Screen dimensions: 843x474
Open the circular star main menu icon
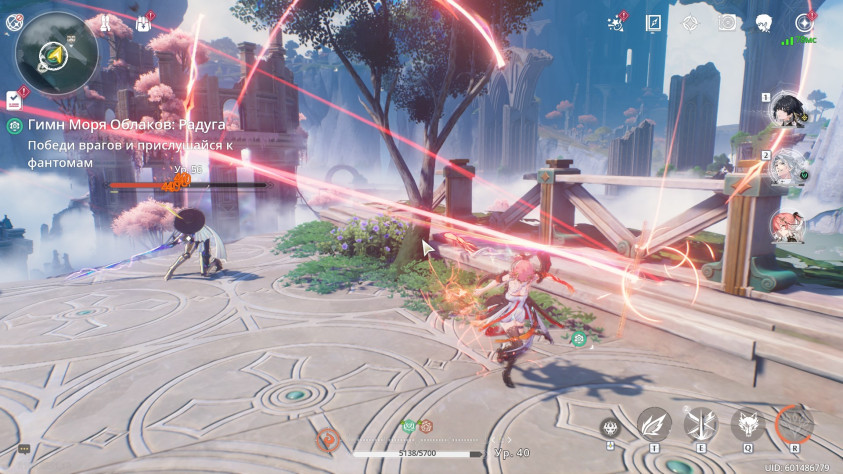point(803,22)
